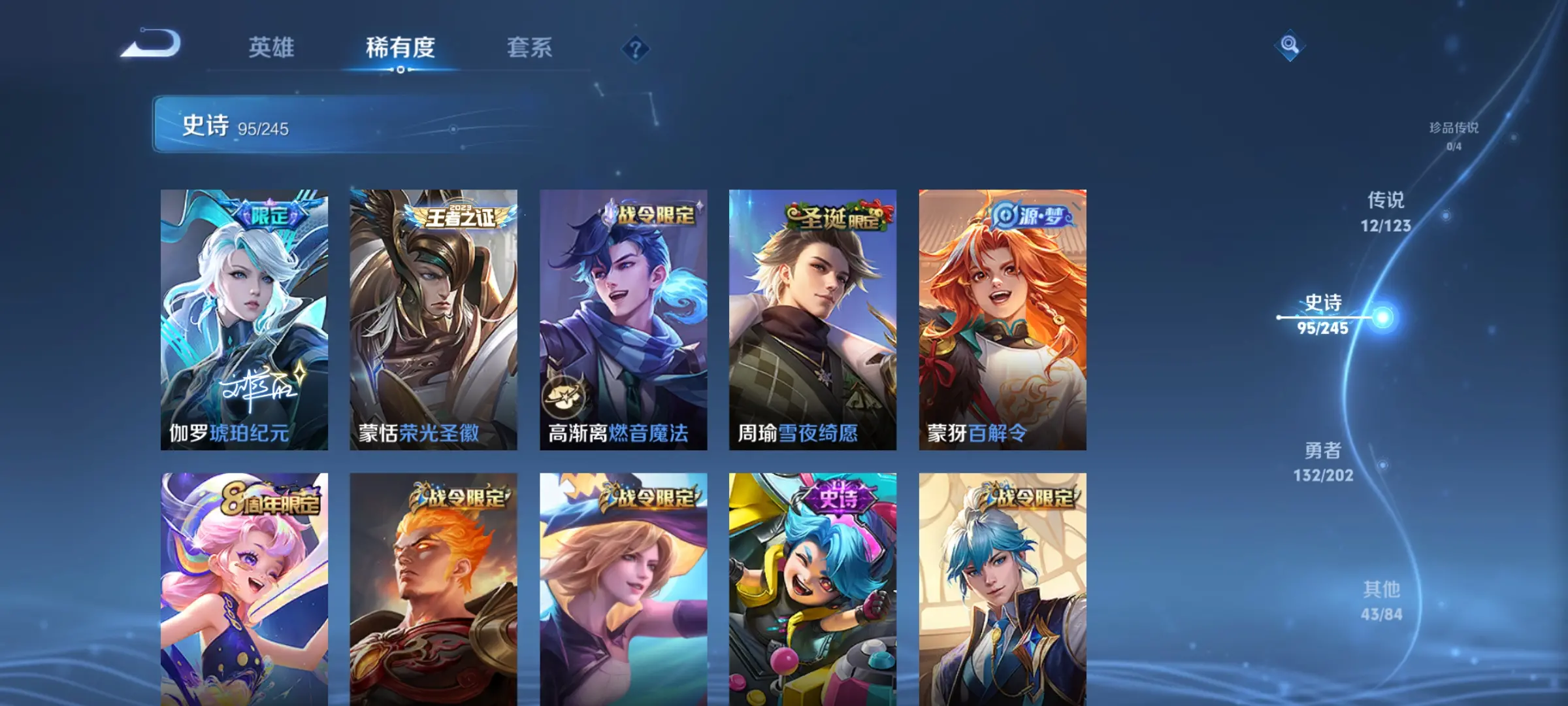Open the witch-hat 战令限定 skin card
This screenshot has height=706, width=1568.
[x=623, y=588]
